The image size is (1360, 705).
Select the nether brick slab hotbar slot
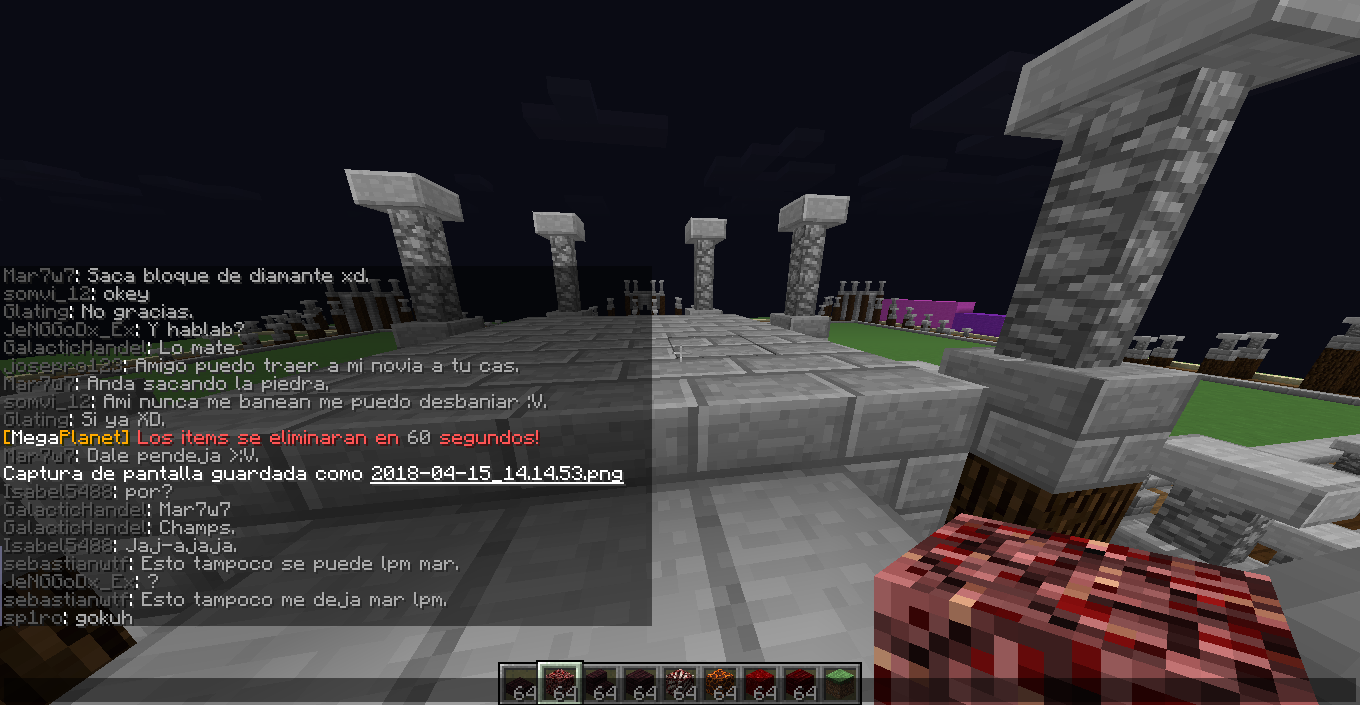click(518, 684)
